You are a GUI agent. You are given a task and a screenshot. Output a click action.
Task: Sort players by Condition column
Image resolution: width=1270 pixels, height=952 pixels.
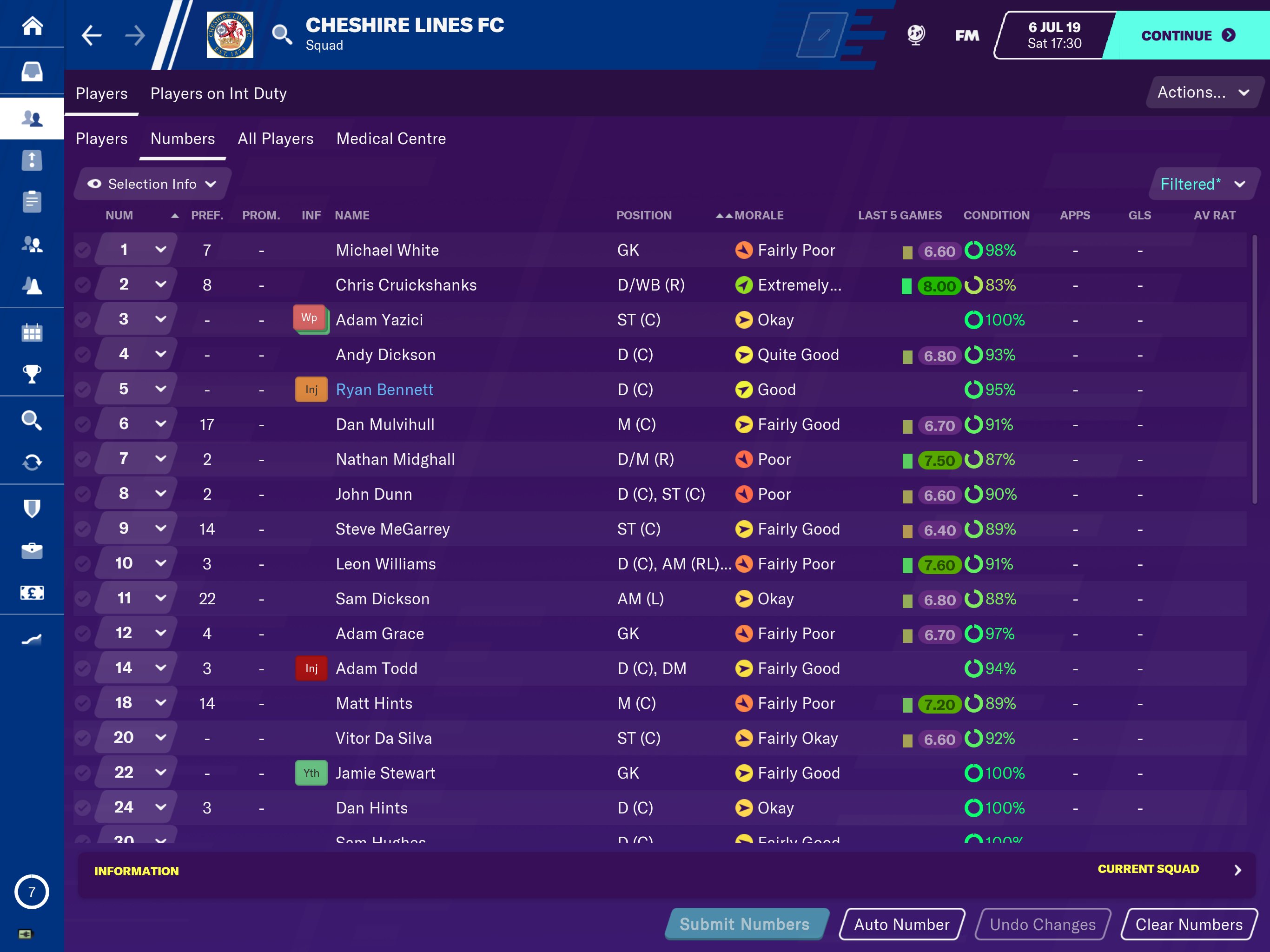[996, 215]
